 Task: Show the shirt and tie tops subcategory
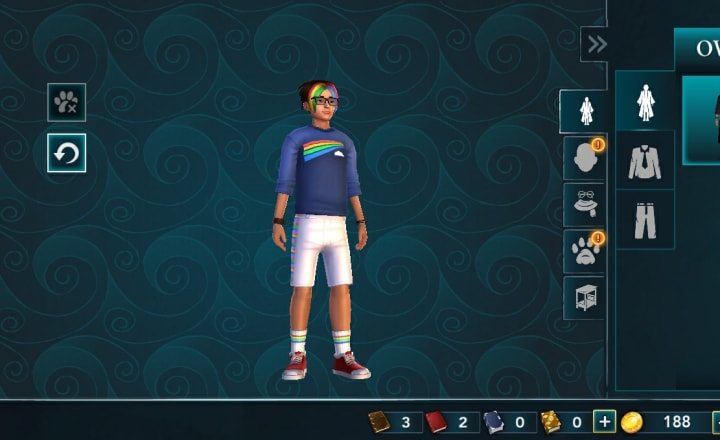(645, 161)
